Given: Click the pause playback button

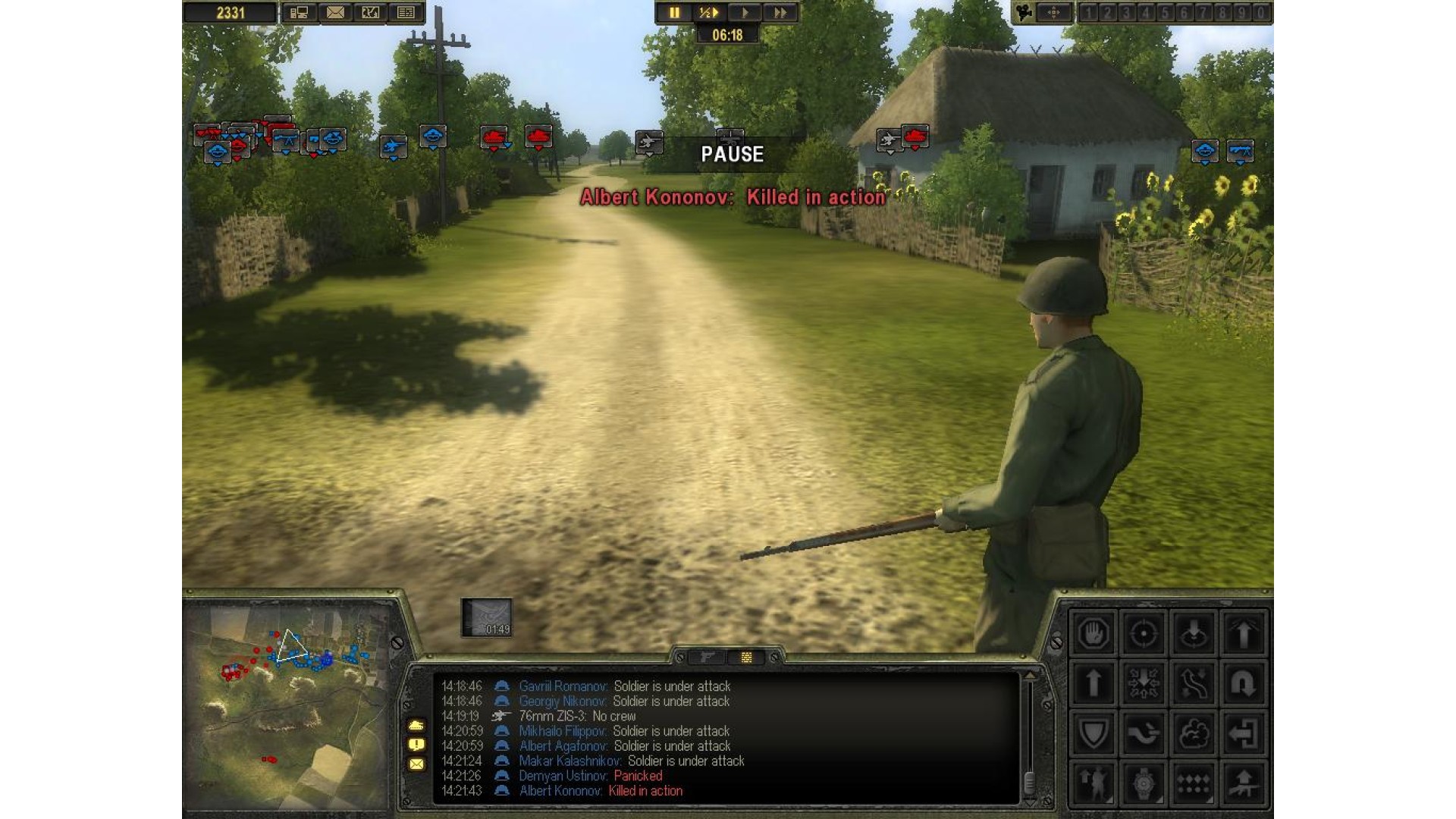Looking at the screenshot, I should (x=673, y=13).
